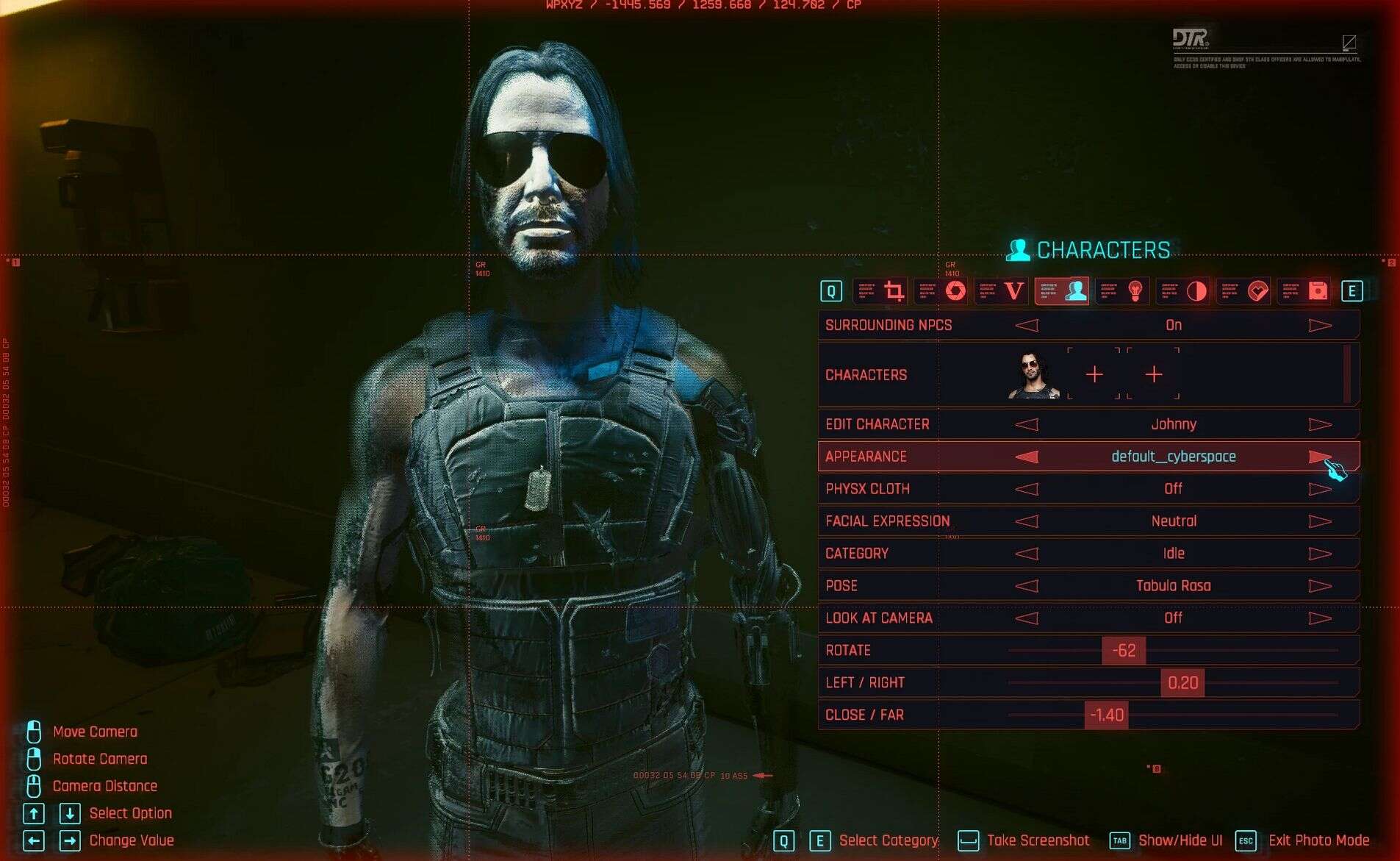Open the save disk tab

click(1318, 291)
